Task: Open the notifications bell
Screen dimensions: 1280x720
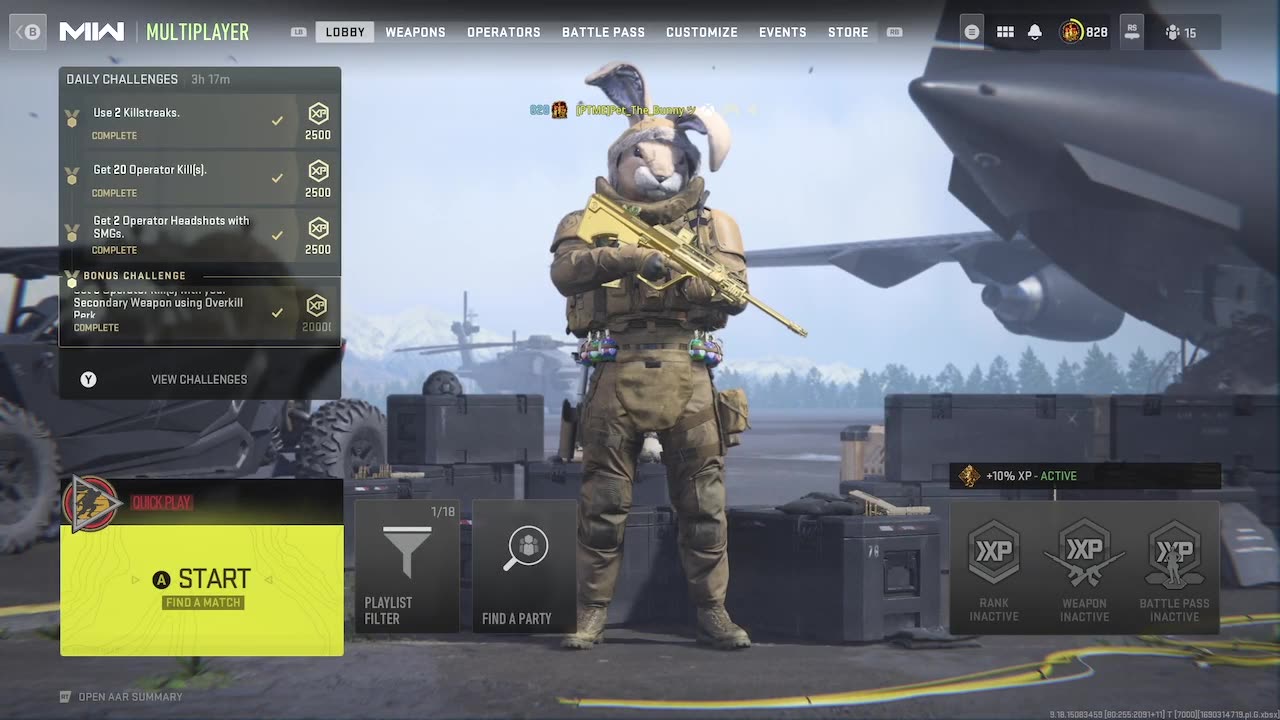Action: [x=1035, y=32]
